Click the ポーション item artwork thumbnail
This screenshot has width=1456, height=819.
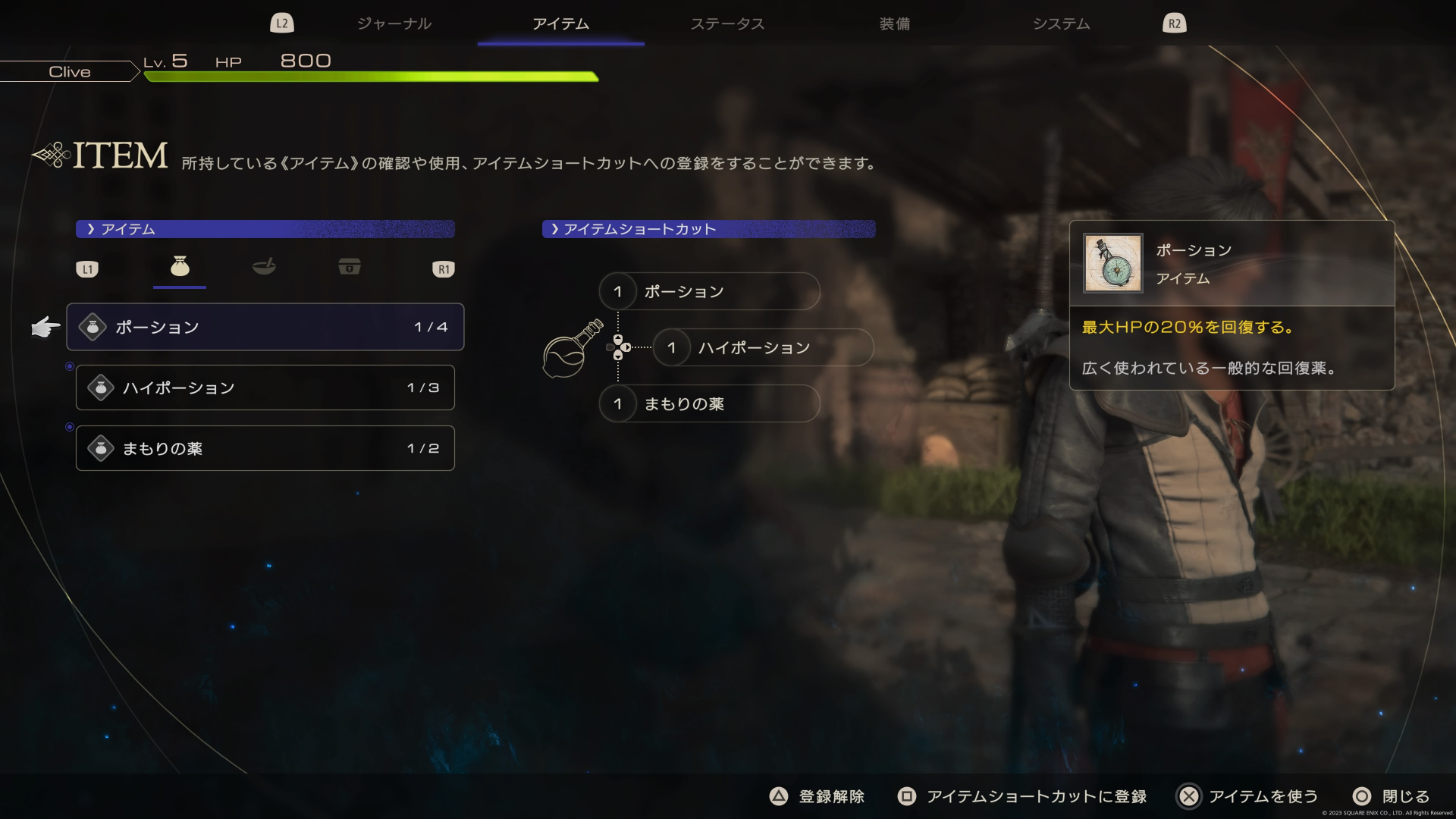(1115, 265)
